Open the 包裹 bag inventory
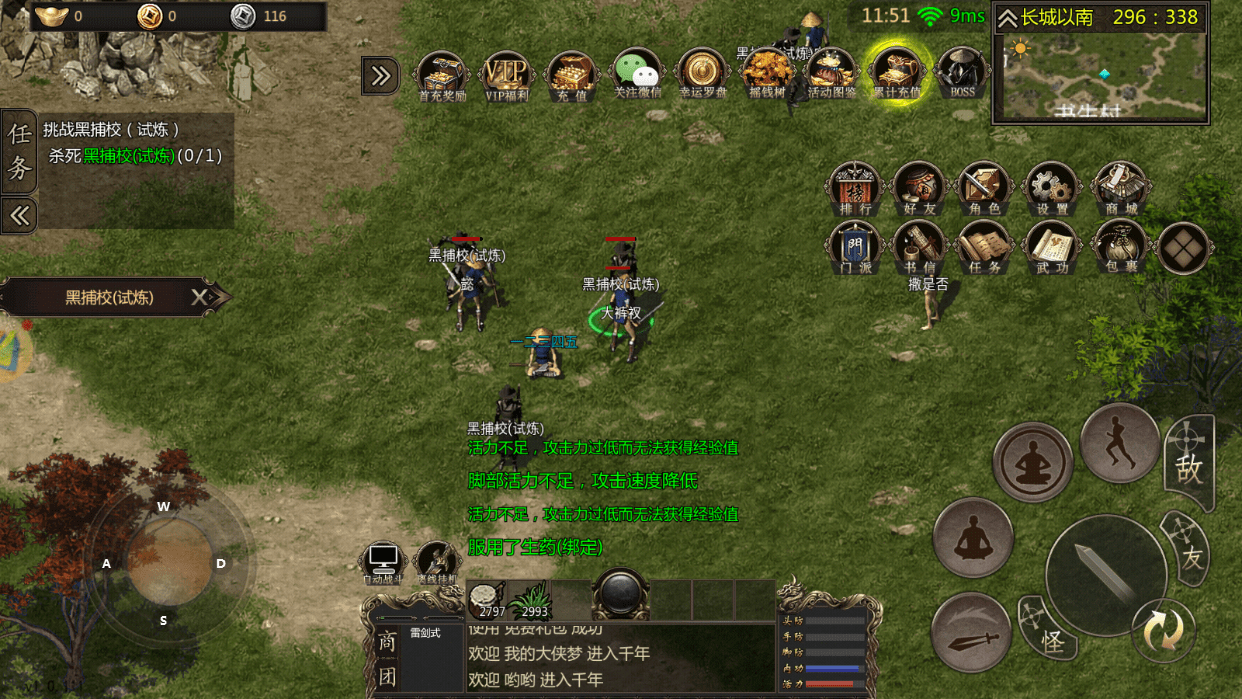This screenshot has height=699, width=1242. (x=1117, y=246)
